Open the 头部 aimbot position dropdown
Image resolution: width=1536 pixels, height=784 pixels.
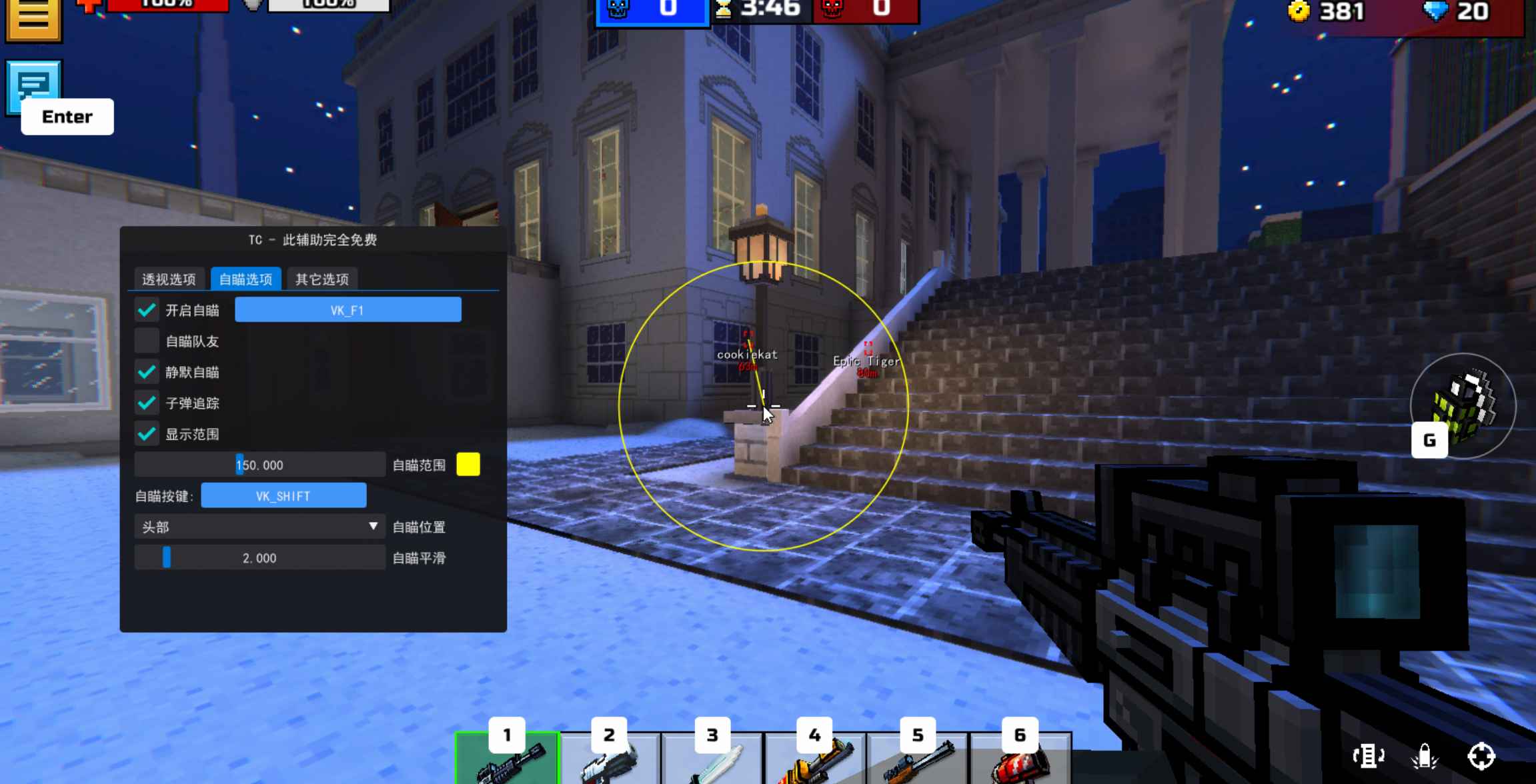click(259, 527)
